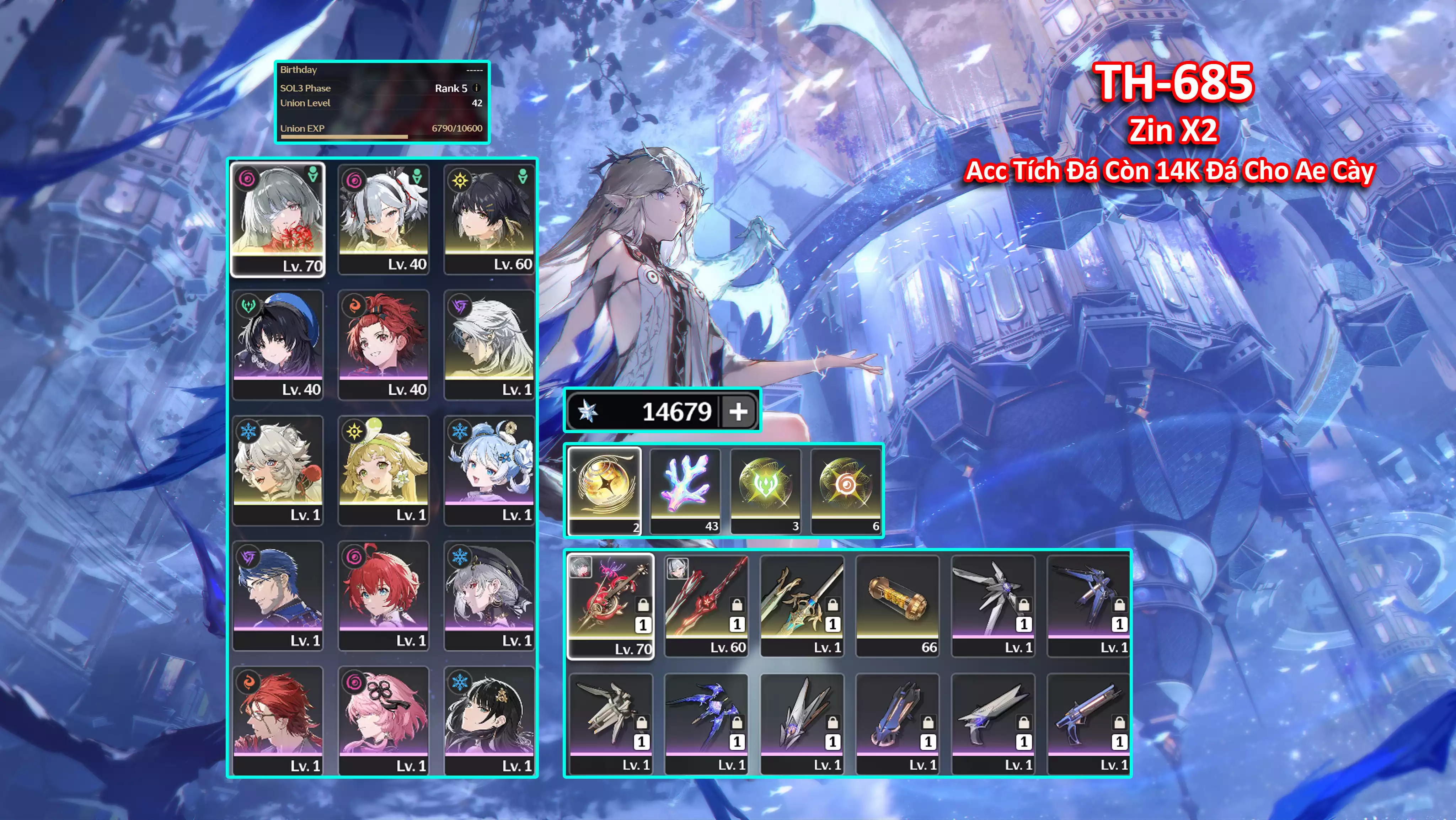1456x820 pixels.
Task: Click the plus button beside 14679 currency
Action: tap(738, 411)
